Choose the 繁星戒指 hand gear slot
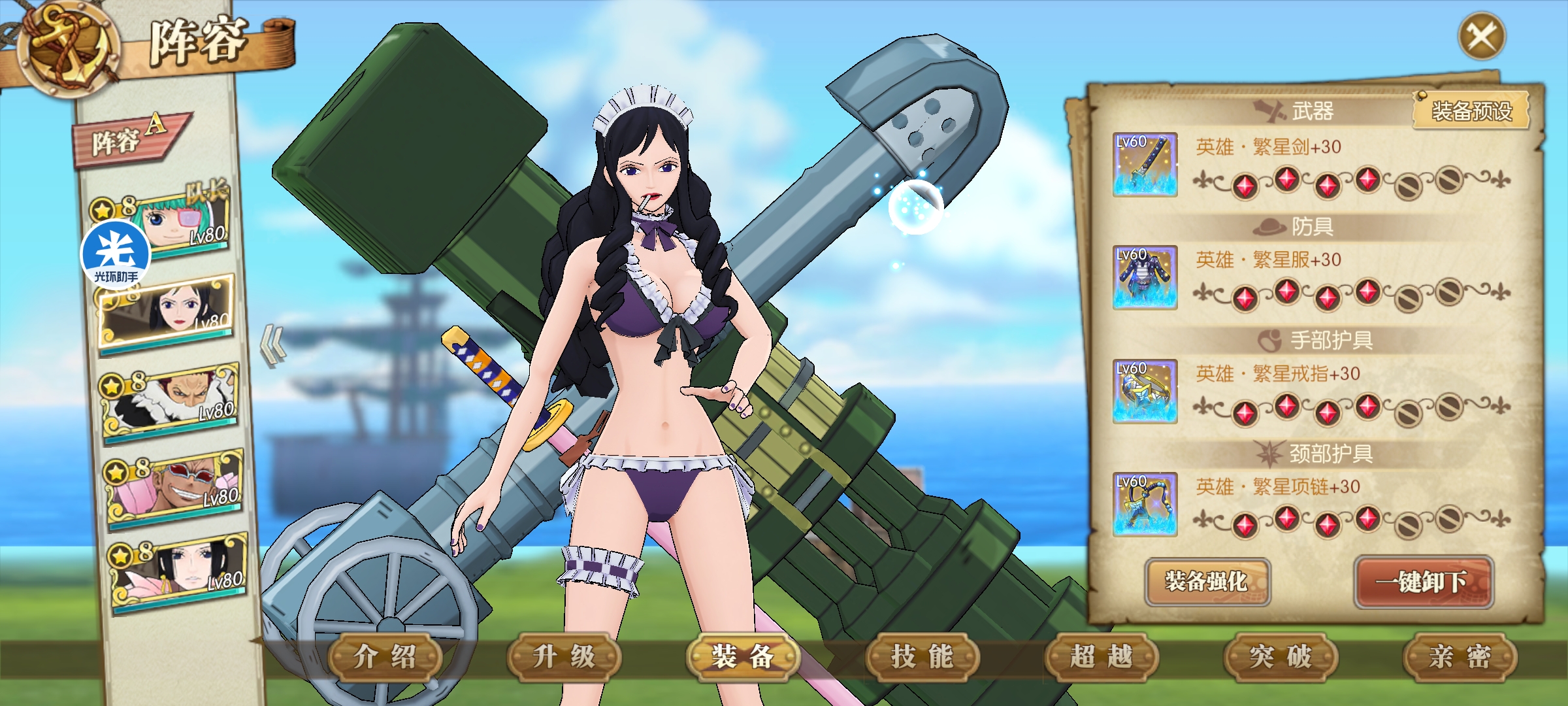 click(x=1145, y=391)
